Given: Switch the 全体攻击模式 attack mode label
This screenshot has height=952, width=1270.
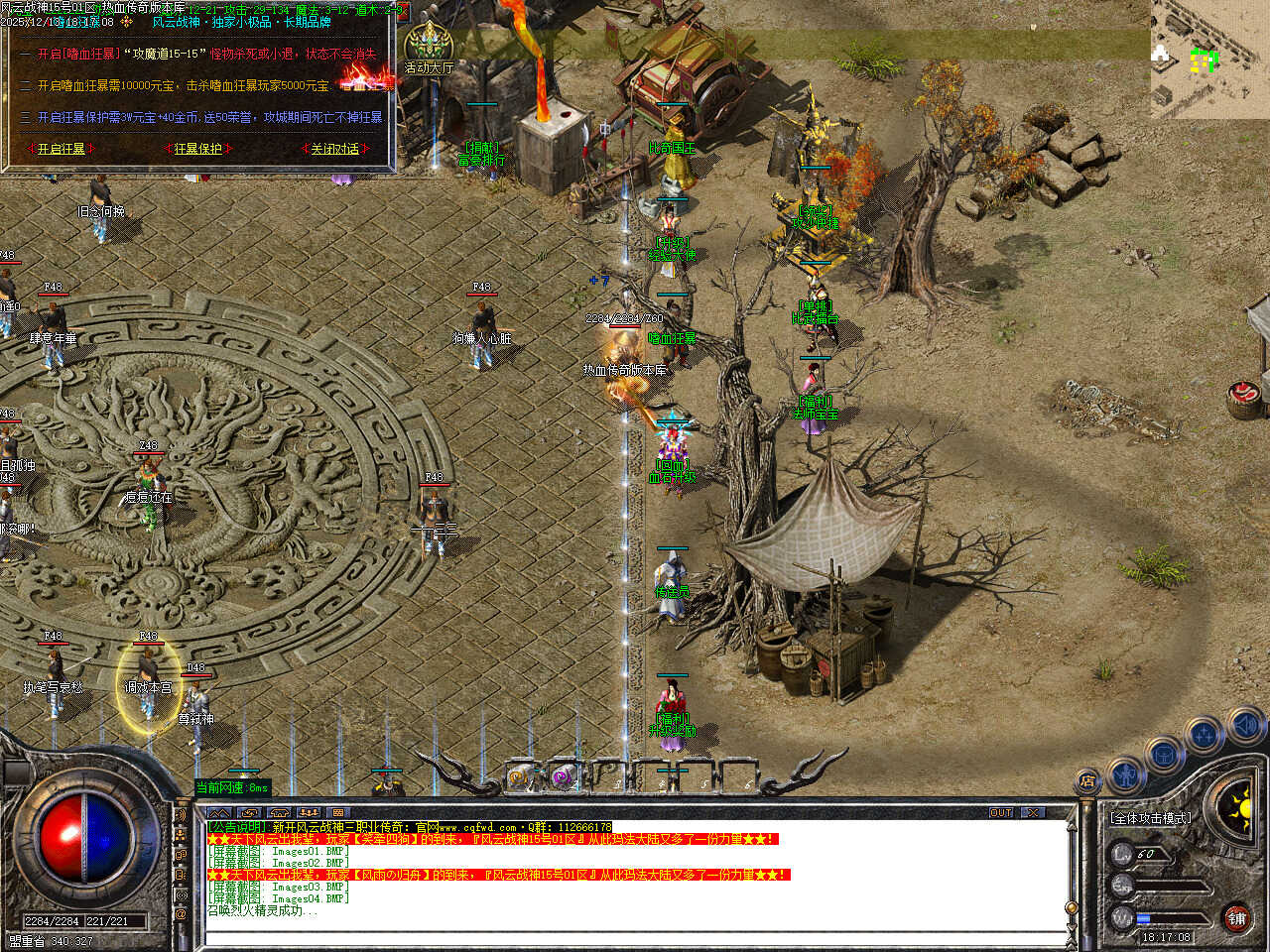Looking at the screenshot, I should [1151, 818].
